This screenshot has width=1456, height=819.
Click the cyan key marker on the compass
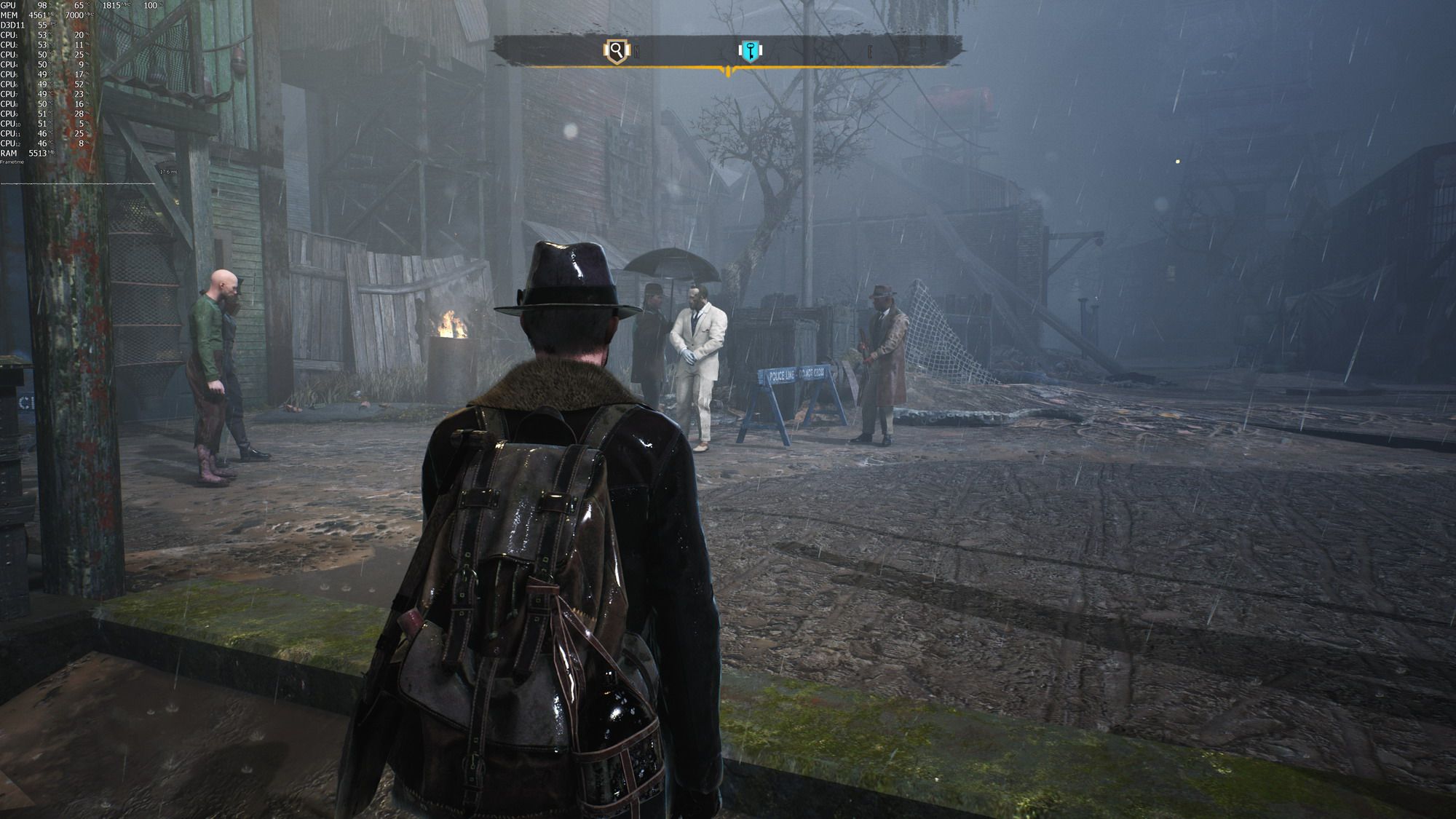[749, 51]
